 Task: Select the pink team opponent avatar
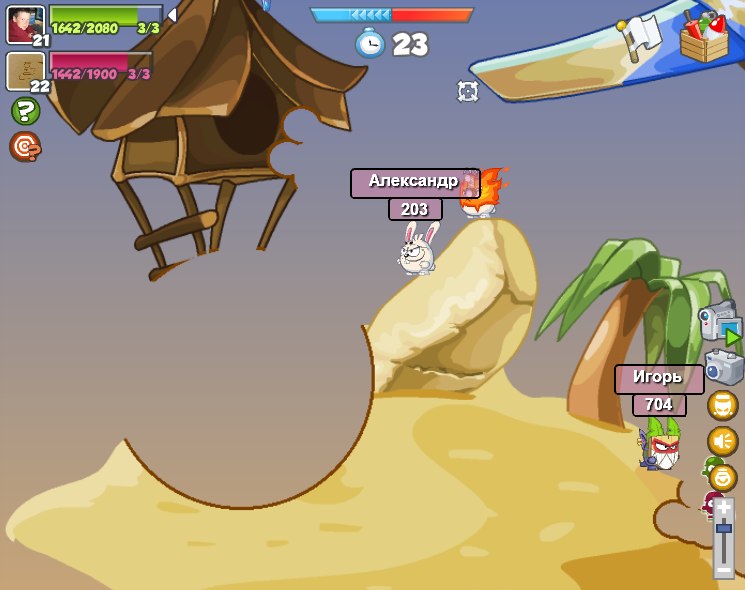[25, 70]
